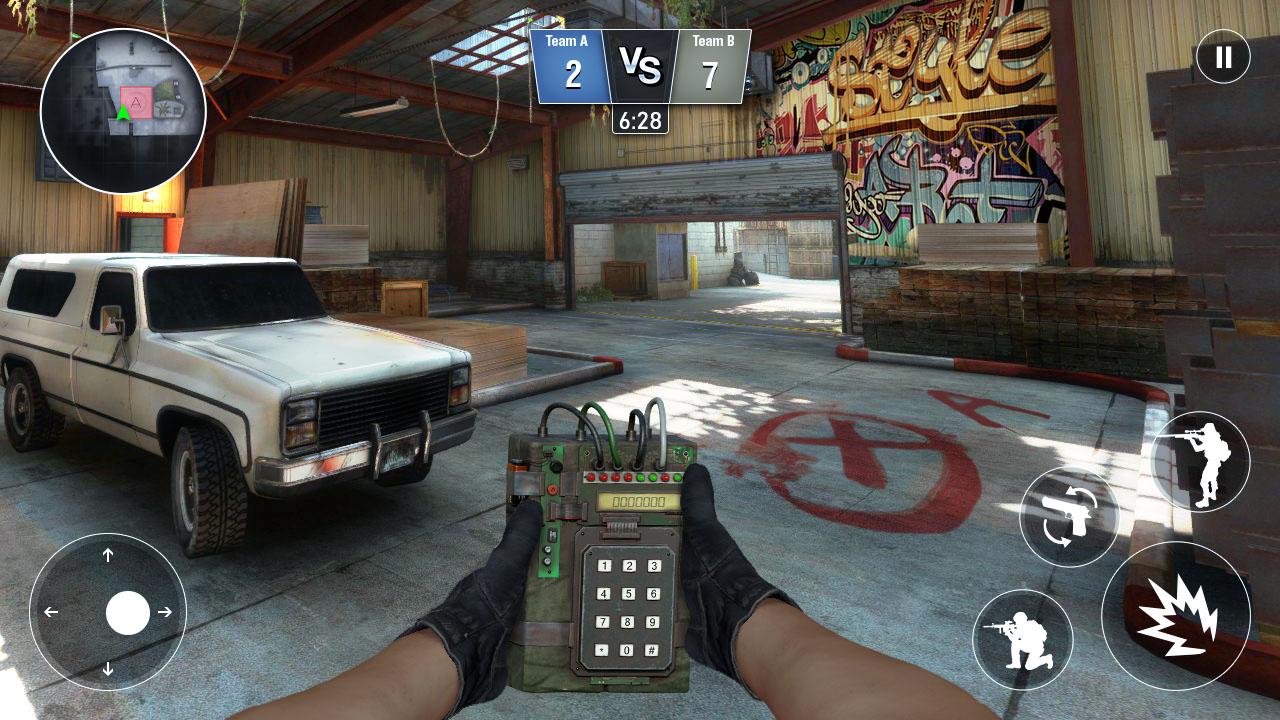Pause the match with the pause icon
Viewport: 1280px width, 720px height.
(x=1225, y=57)
